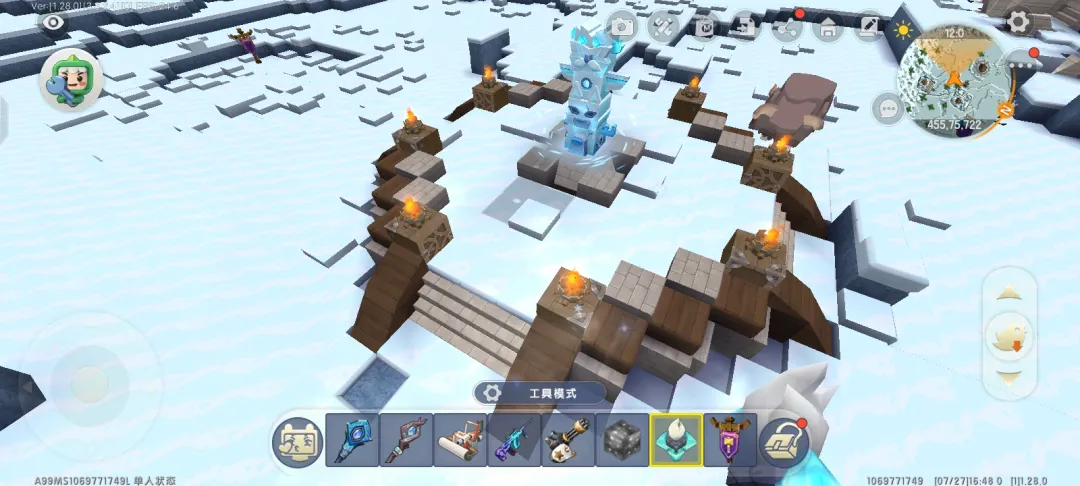This screenshot has width=1080, height=486.
Task: Switch the 工具模式 tool mode button
Action: click(x=539, y=393)
